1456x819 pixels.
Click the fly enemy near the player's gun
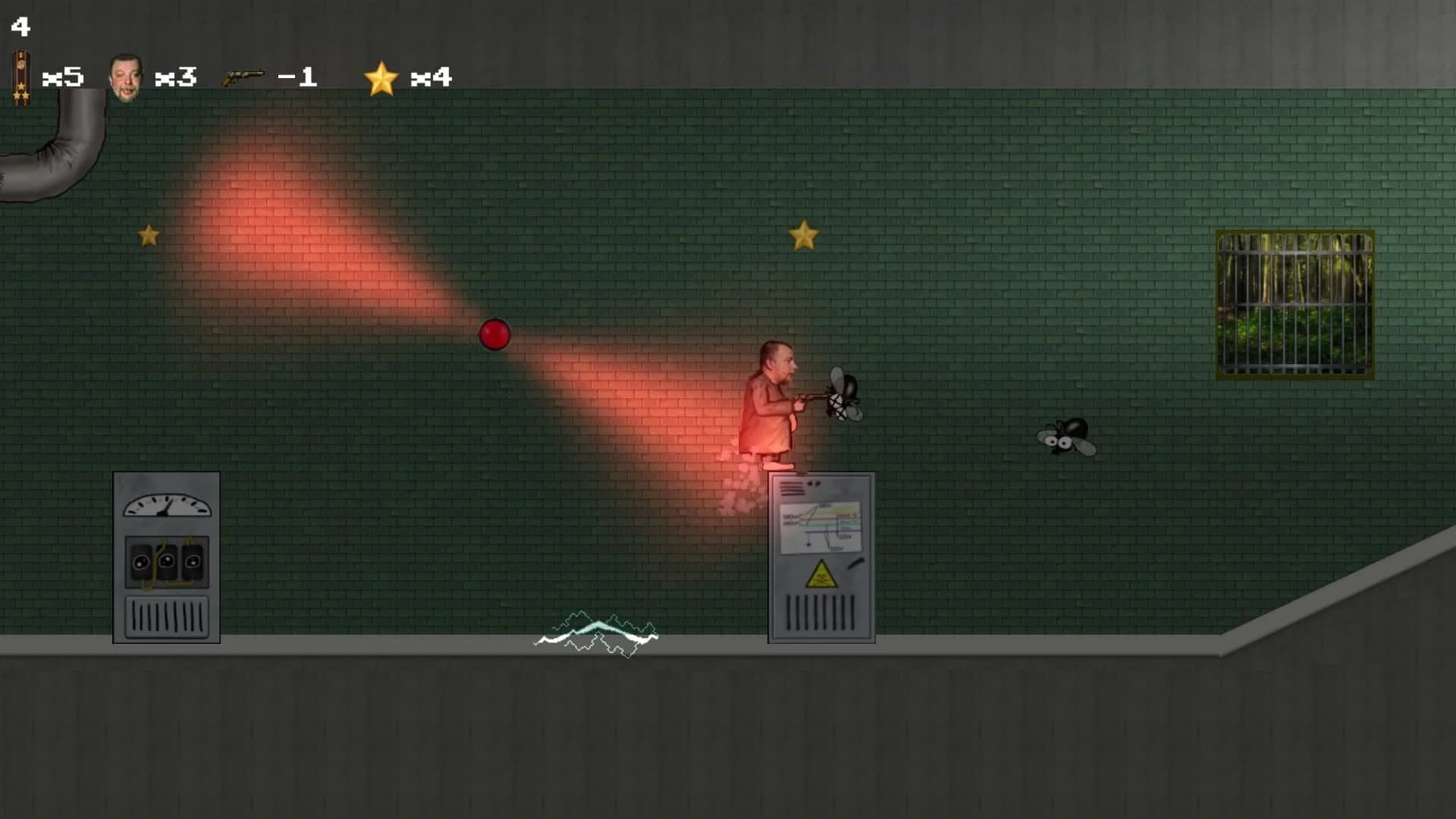(844, 396)
